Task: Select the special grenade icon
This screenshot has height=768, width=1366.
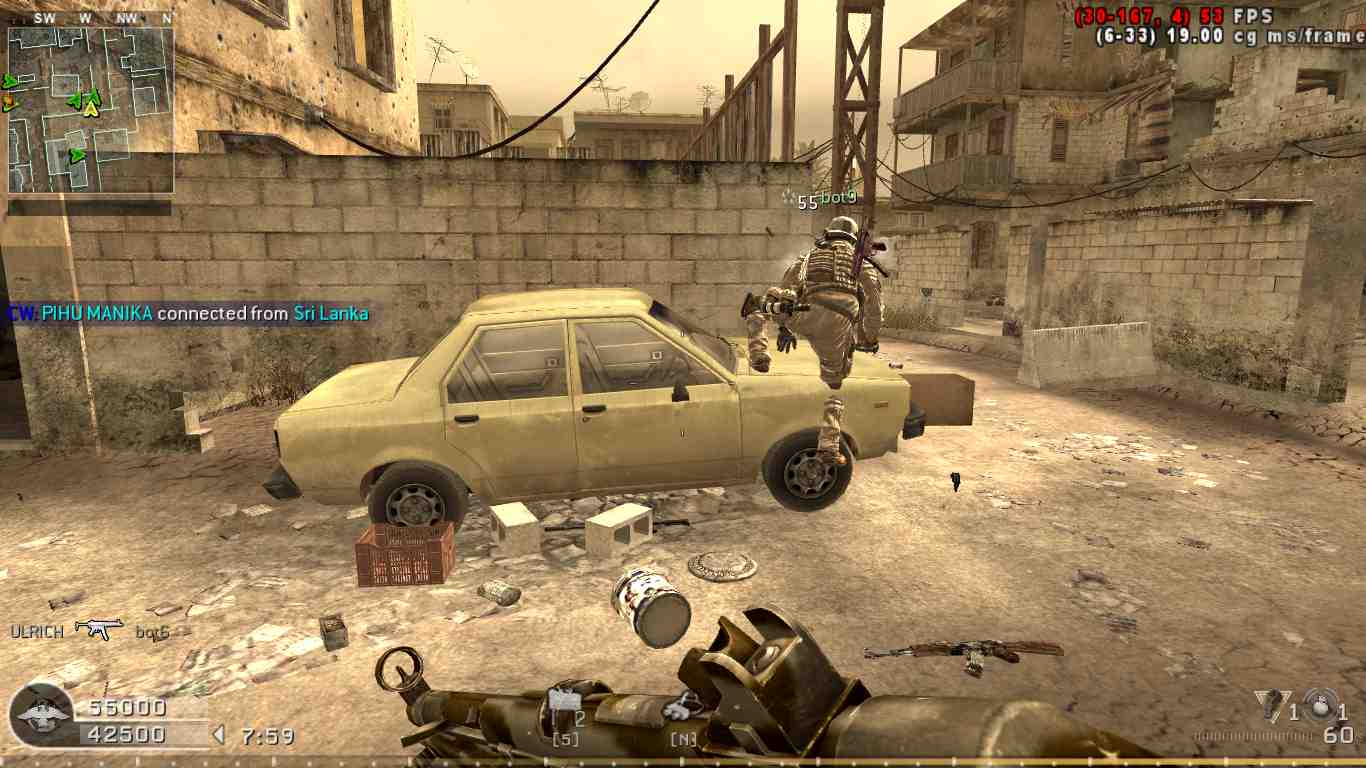Action: click(1272, 705)
